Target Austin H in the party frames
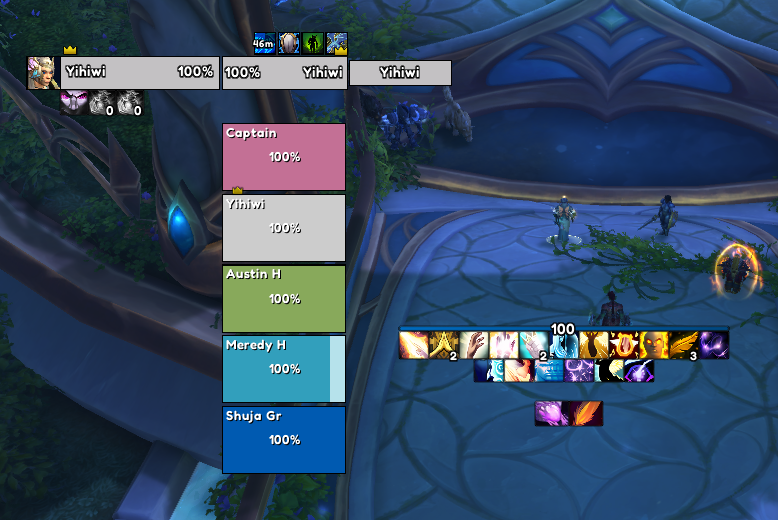The height and width of the screenshot is (520, 778). coord(284,298)
